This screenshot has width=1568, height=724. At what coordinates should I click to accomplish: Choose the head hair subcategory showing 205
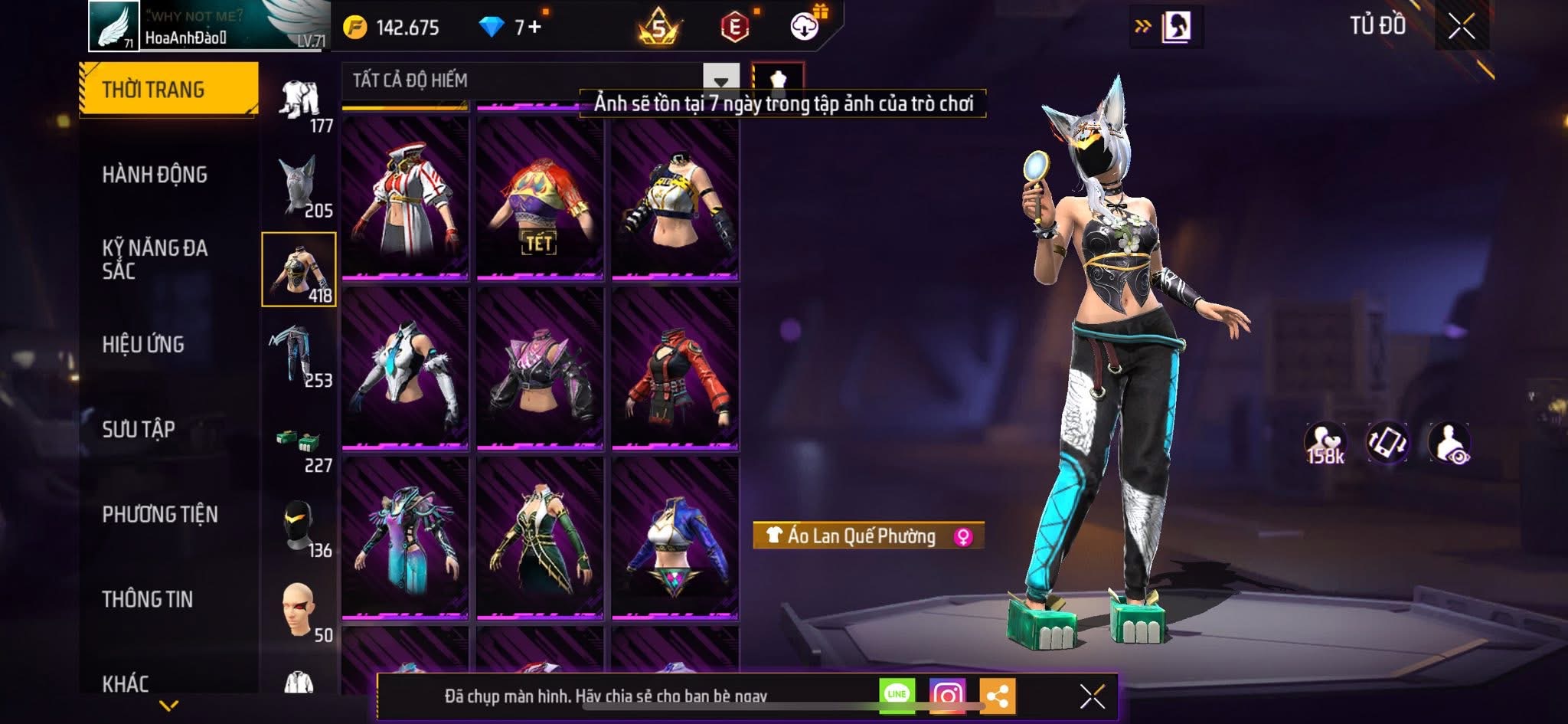click(x=299, y=185)
